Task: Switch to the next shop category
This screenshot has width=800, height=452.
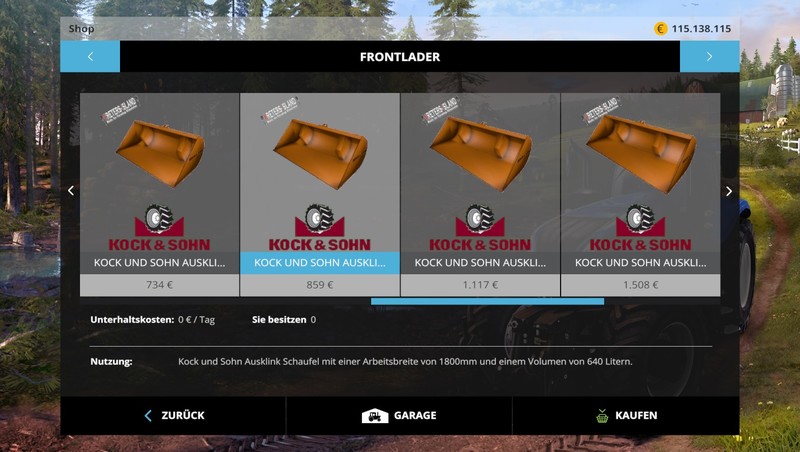Action: tap(709, 57)
